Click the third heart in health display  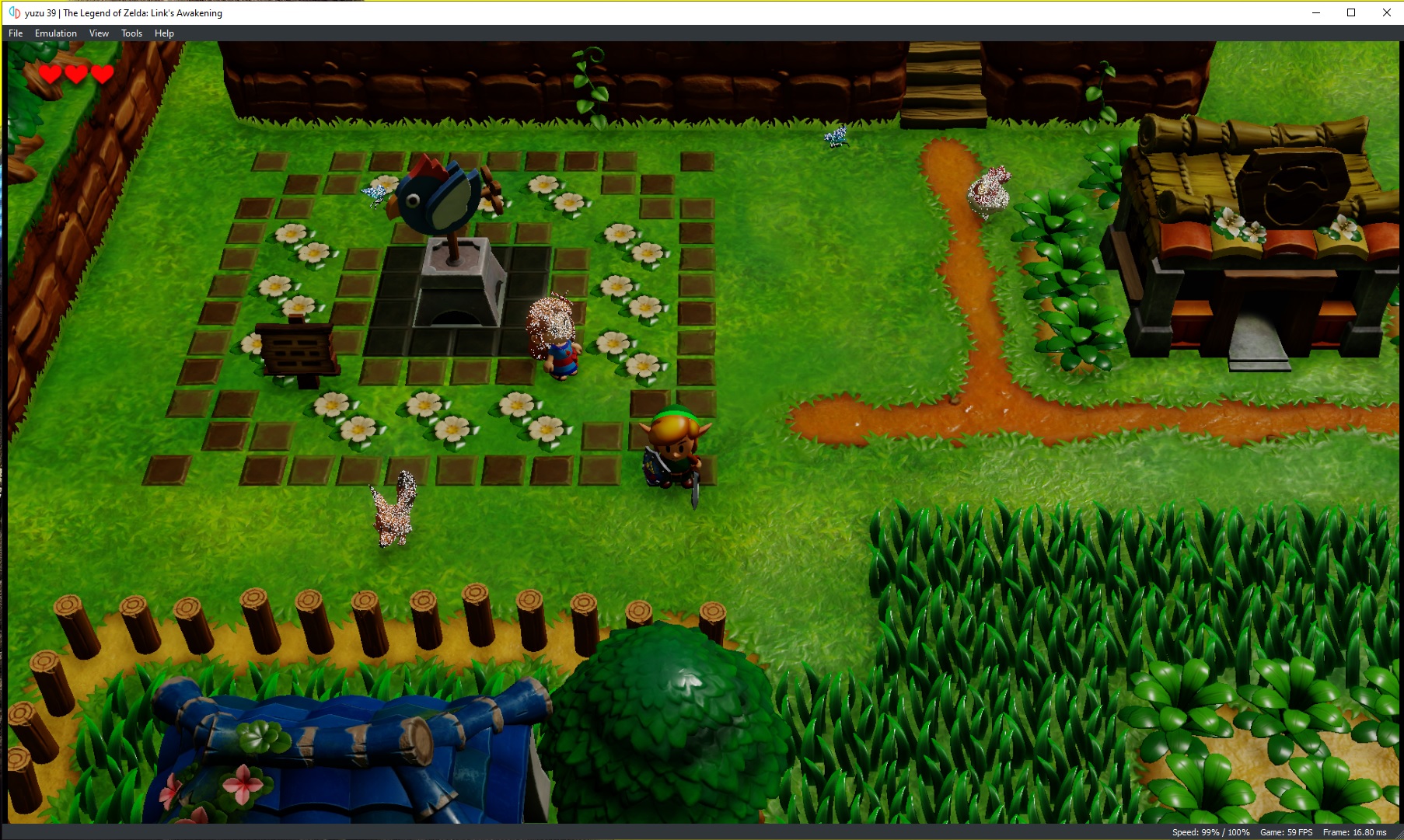coord(100,75)
